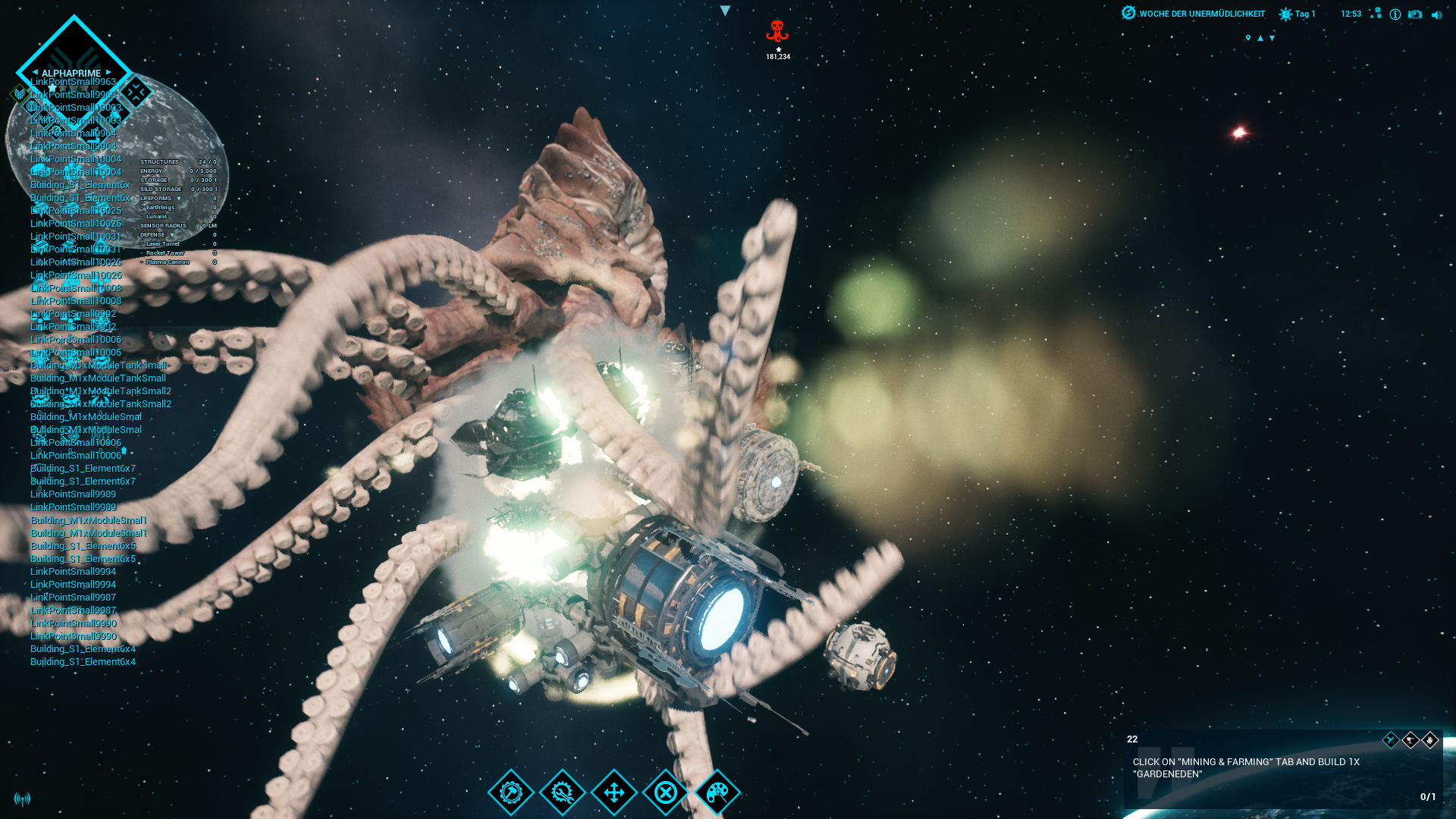Click the signal broadcast icon
The image size is (1456, 819).
pos(23,799)
